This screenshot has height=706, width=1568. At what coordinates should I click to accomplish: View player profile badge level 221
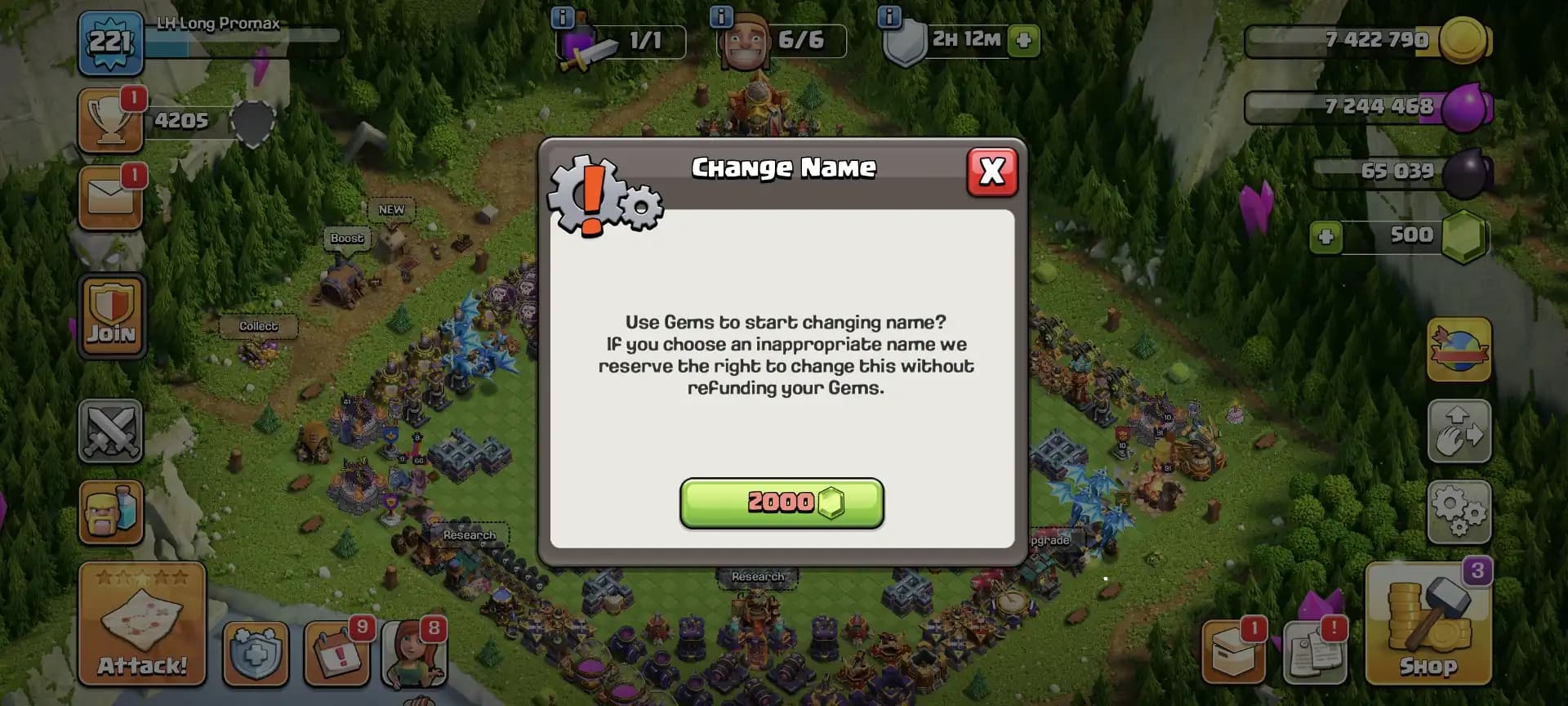click(111, 45)
